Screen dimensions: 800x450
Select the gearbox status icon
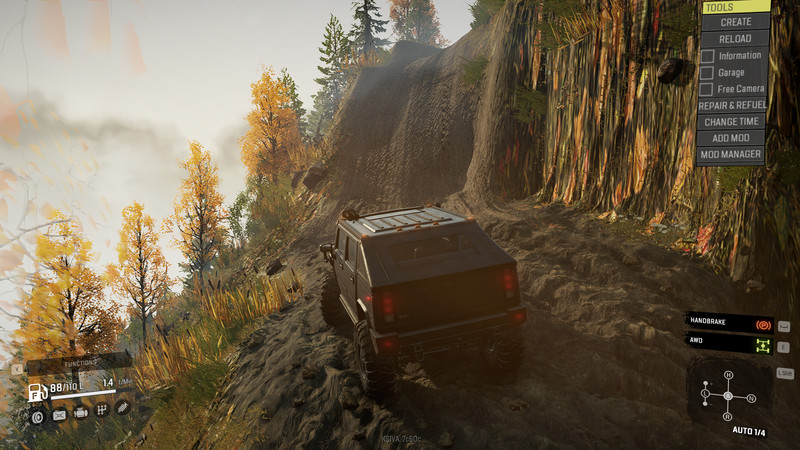[101, 408]
